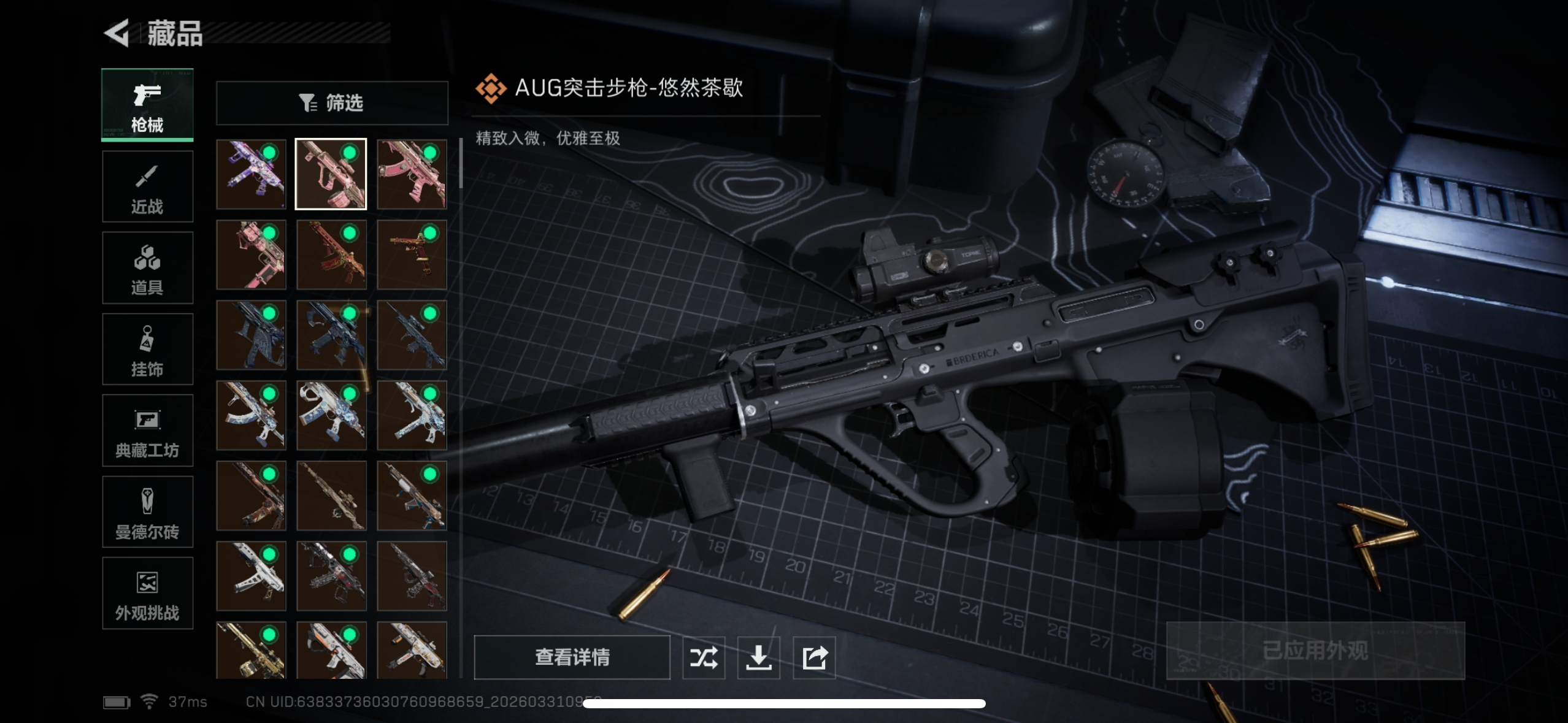Tap the shuffle skin icon
This screenshot has height=723, width=1568.
[x=704, y=657]
